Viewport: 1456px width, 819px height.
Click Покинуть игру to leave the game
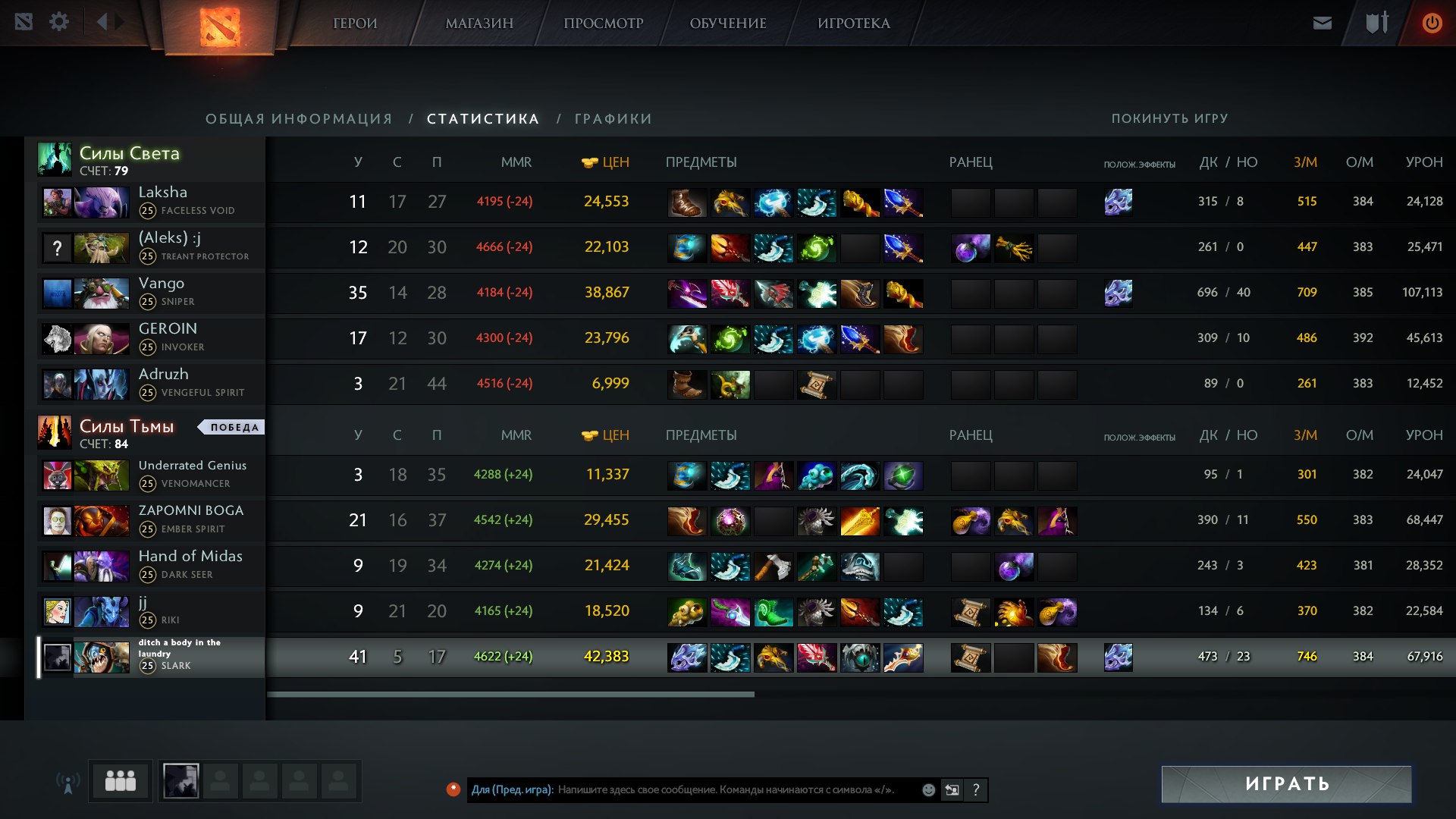point(1169,119)
